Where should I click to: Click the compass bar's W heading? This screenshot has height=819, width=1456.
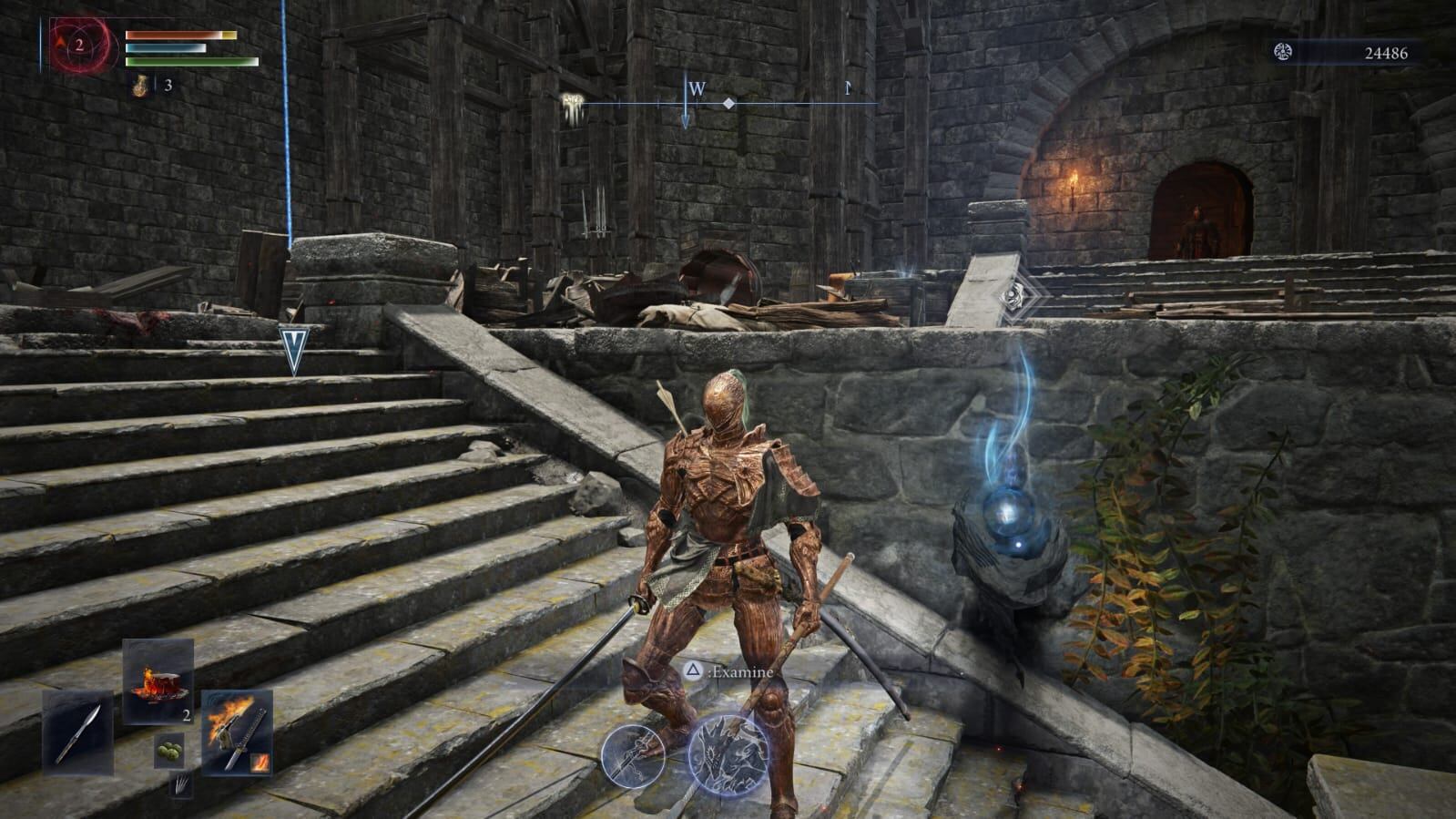tap(697, 89)
